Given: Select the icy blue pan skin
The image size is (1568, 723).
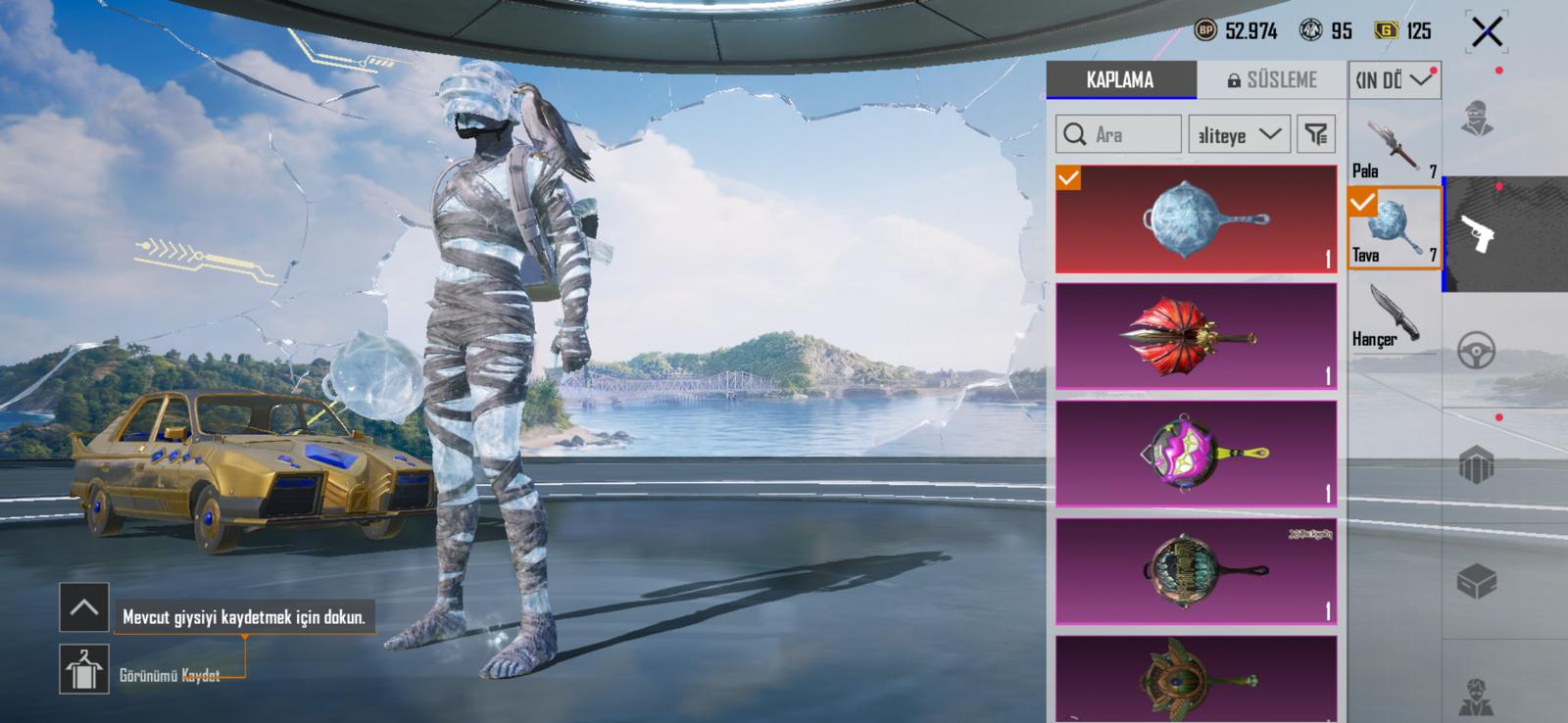Looking at the screenshot, I should coord(1196,218).
